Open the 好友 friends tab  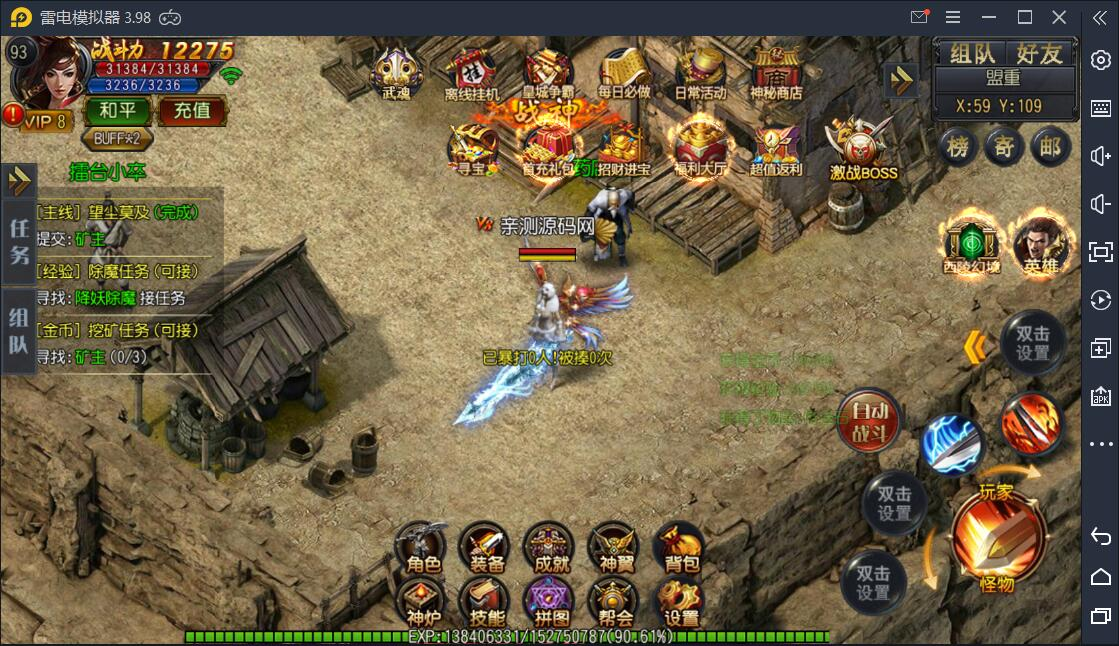click(1039, 54)
